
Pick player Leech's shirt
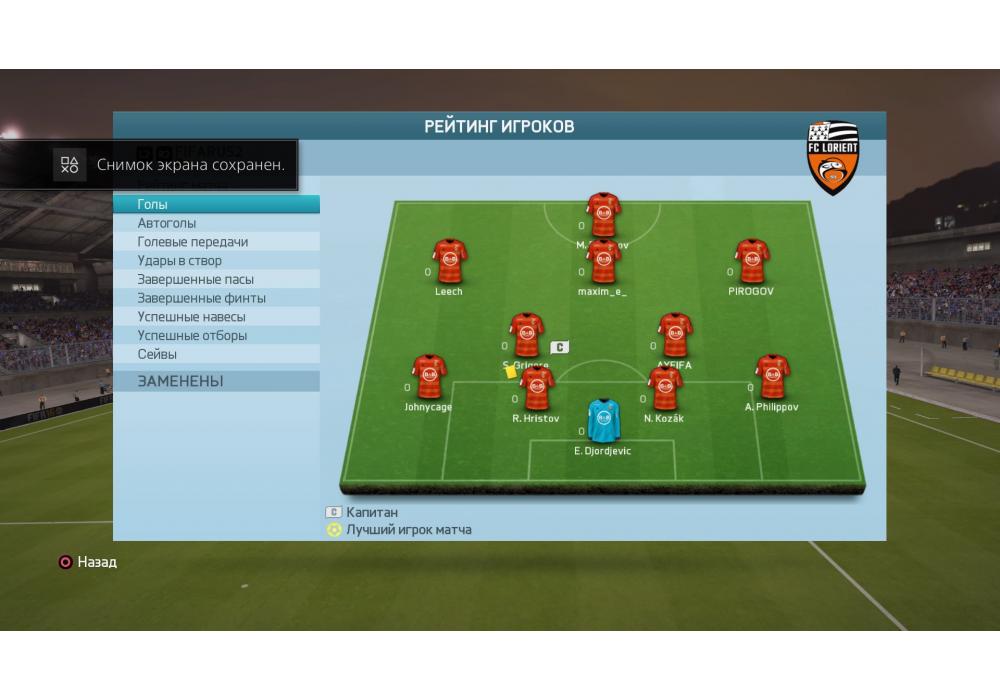(449, 262)
